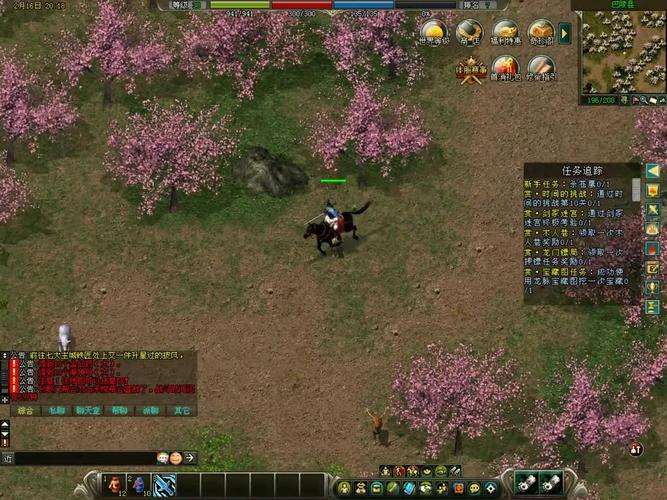Open the 商店 shop icon
Viewport: 667px width, 500px height.
[469, 33]
